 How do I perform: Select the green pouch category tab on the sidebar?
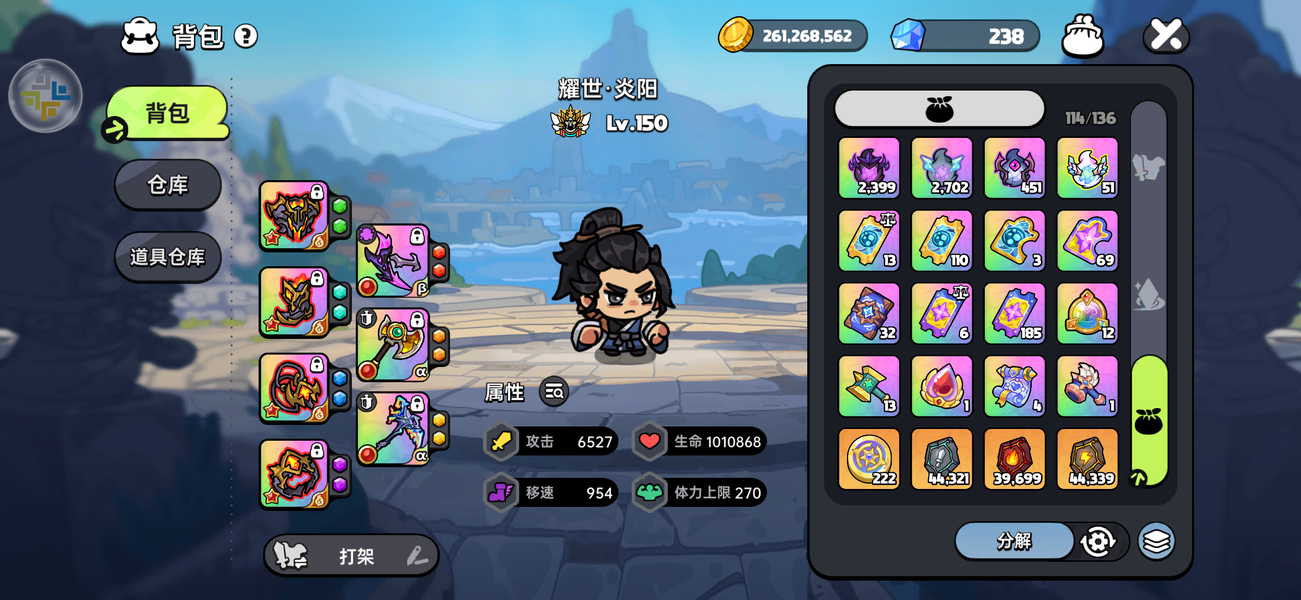[x=1149, y=421]
